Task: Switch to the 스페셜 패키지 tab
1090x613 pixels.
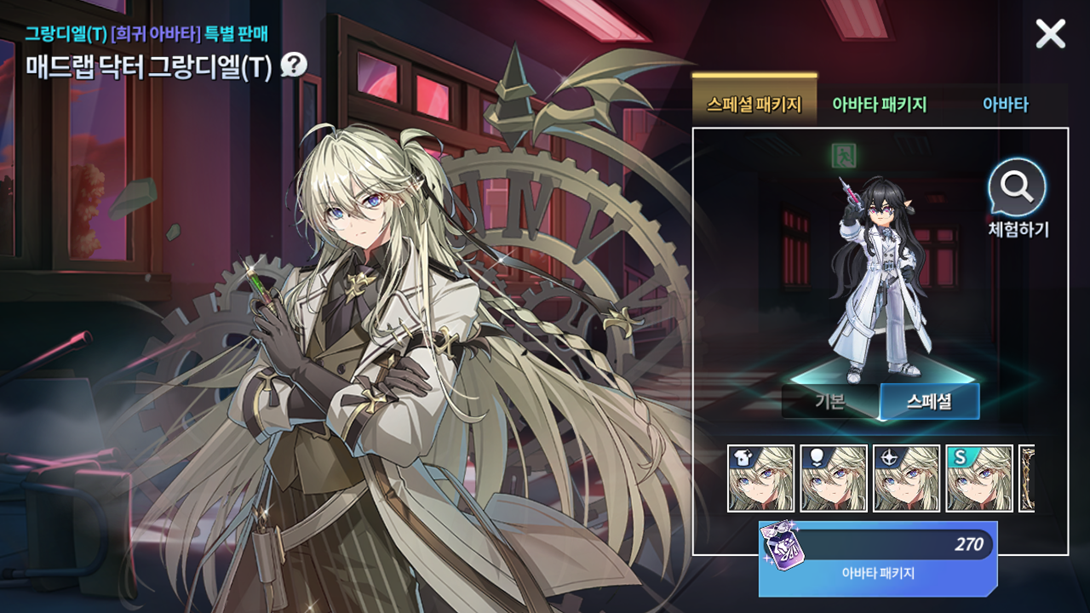Action: click(754, 104)
